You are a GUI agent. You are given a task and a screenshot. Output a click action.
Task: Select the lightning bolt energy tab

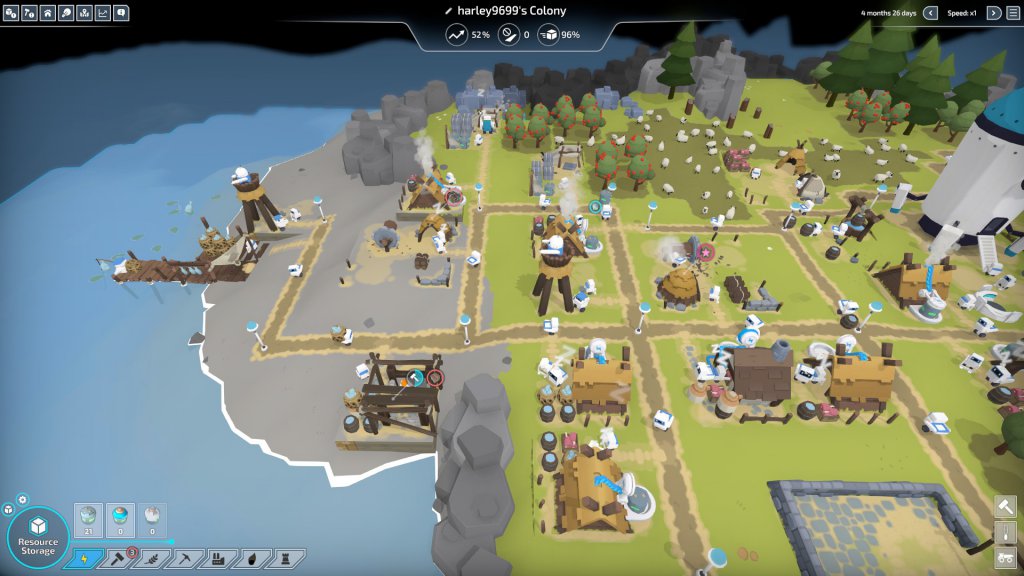point(84,559)
